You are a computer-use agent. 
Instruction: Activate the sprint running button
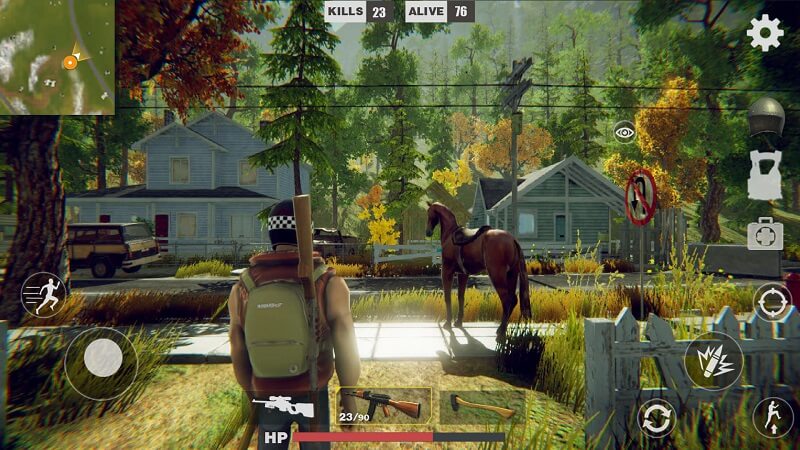click(x=43, y=294)
